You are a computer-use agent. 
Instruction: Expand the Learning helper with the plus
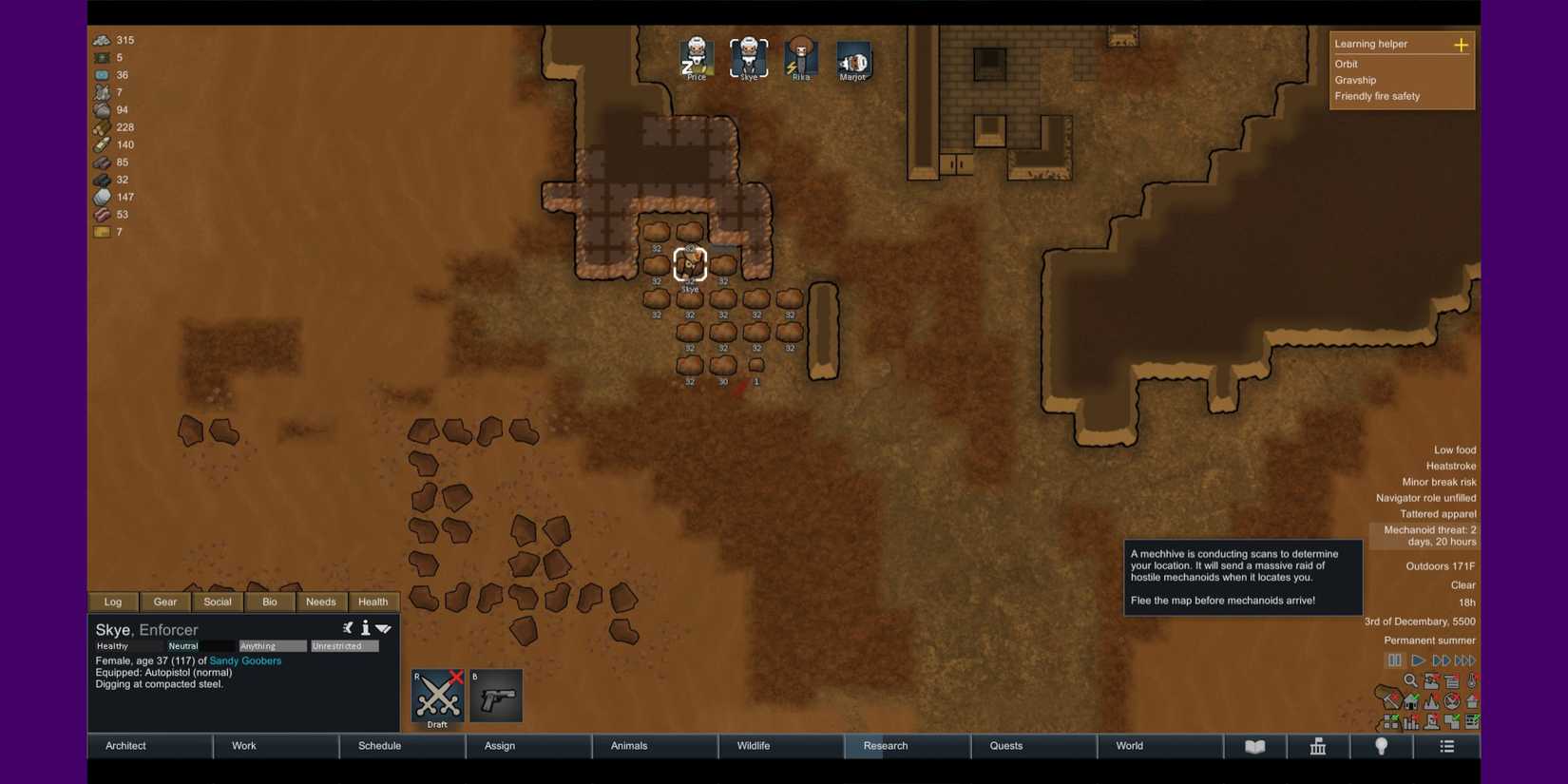1462,44
